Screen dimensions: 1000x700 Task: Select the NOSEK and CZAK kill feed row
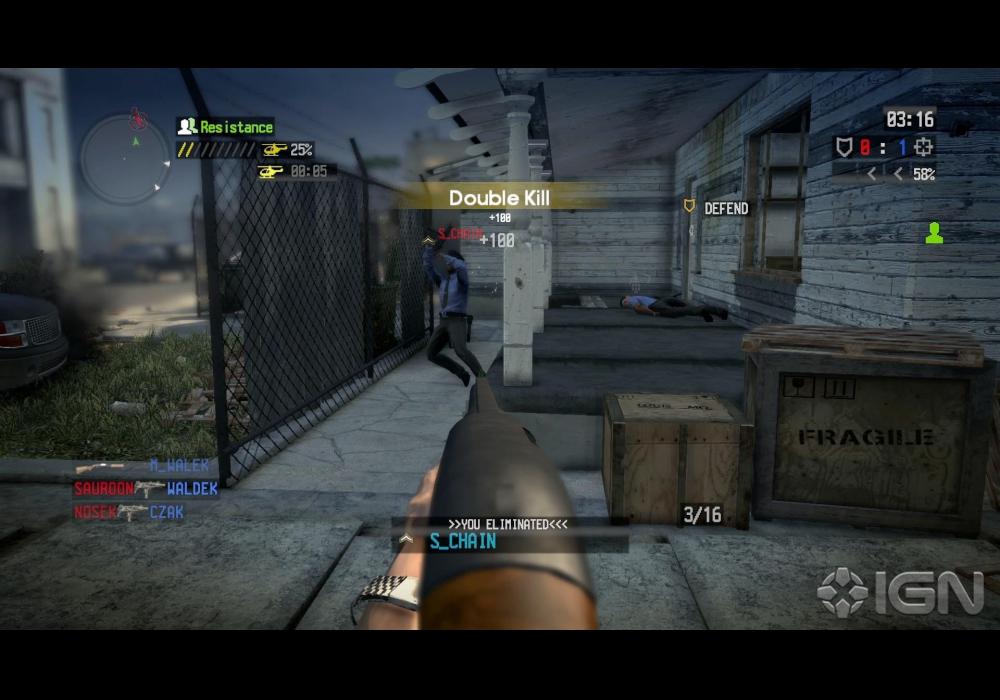click(x=129, y=512)
